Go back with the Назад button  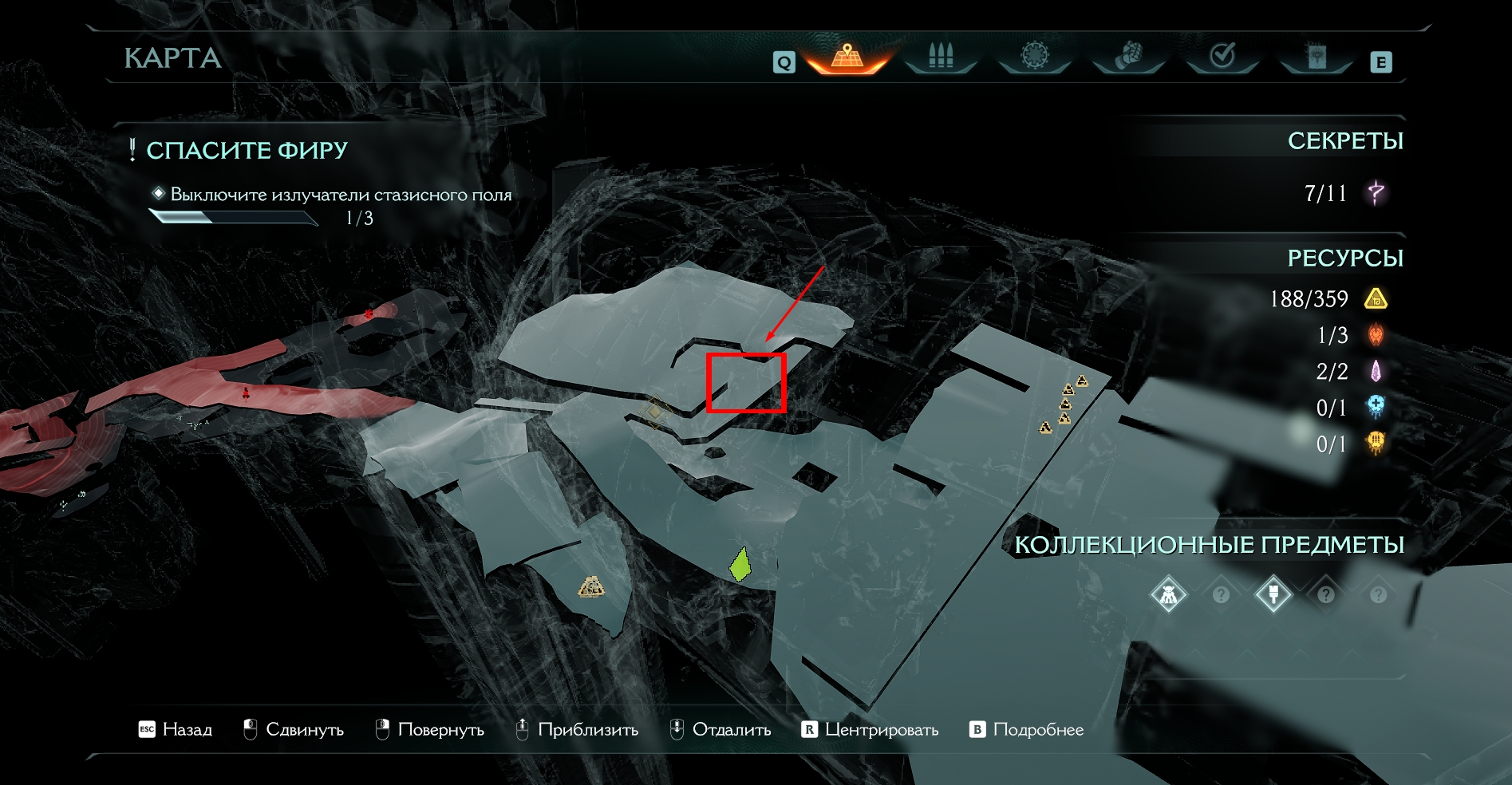click(176, 730)
